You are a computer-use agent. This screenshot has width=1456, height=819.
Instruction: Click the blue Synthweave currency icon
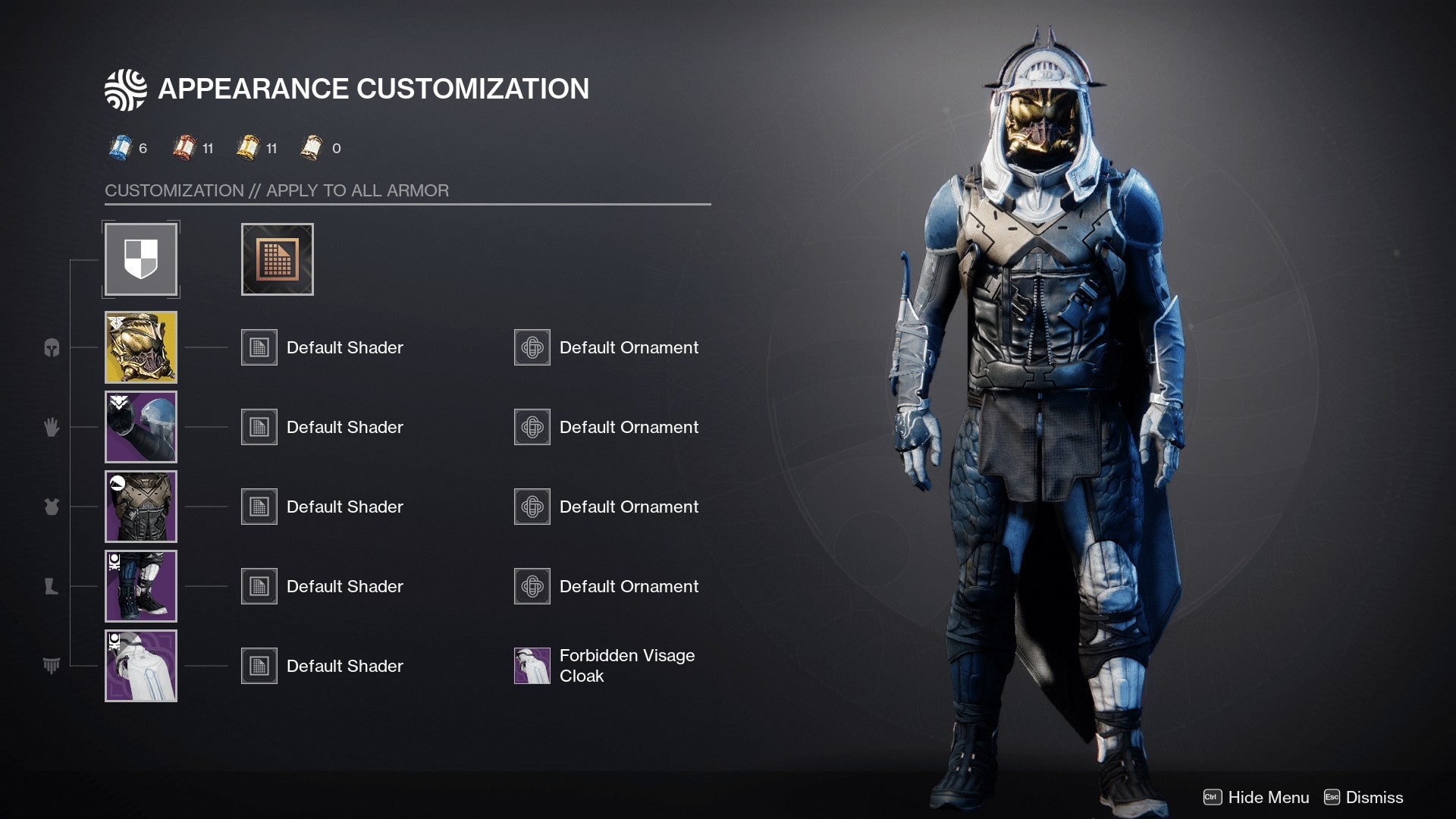pos(120,148)
